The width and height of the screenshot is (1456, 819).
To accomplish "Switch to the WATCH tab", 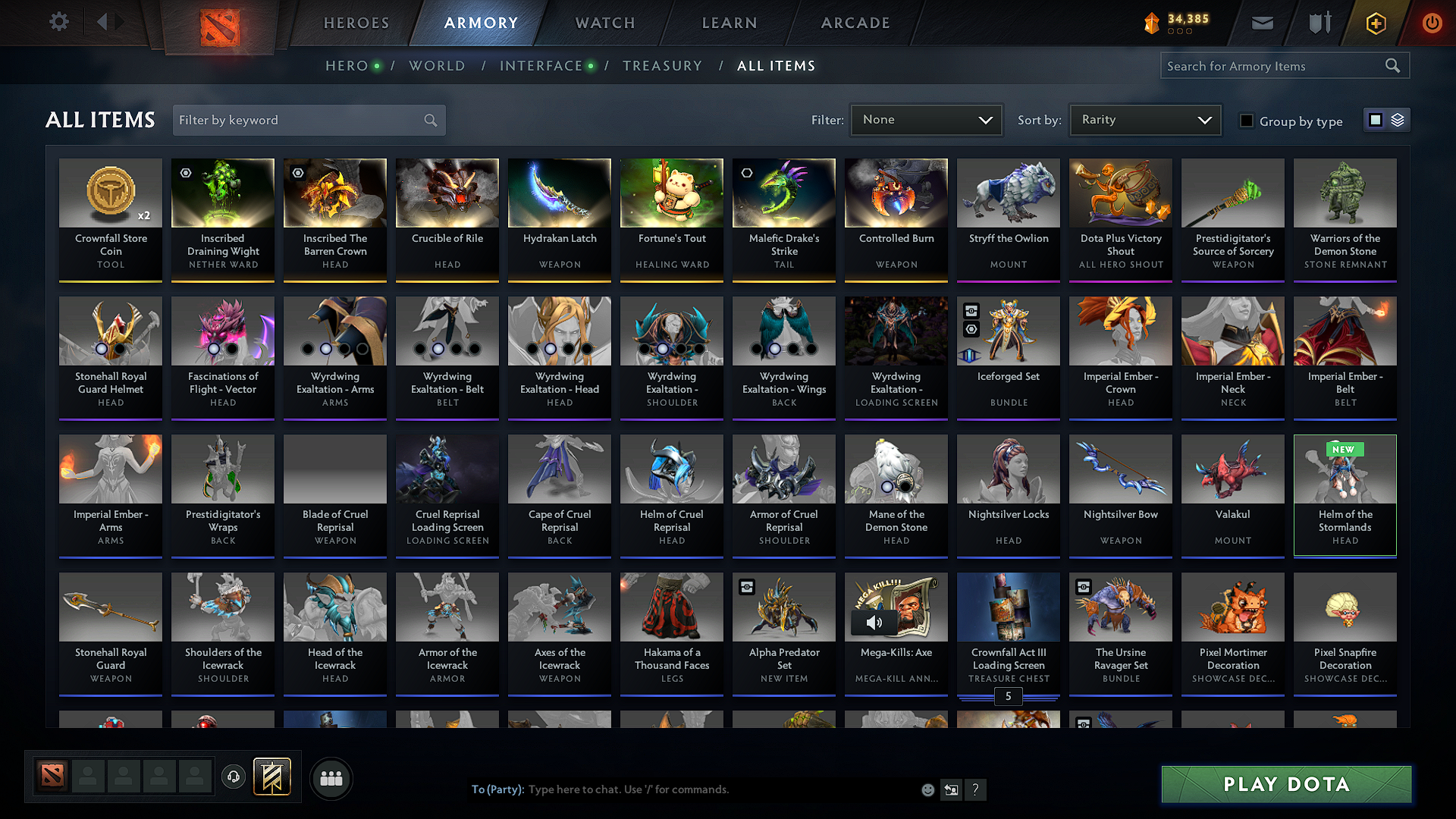I will click(x=604, y=23).
